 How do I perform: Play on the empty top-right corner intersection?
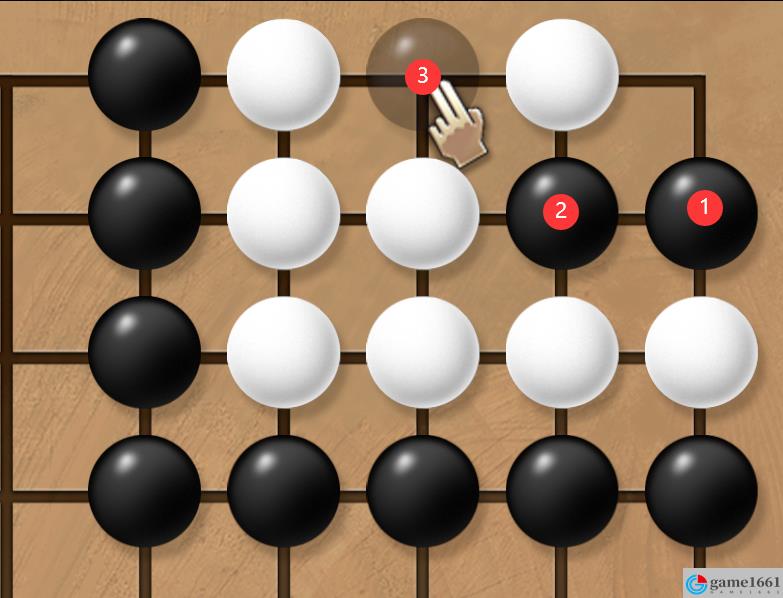tap(701, 76)
